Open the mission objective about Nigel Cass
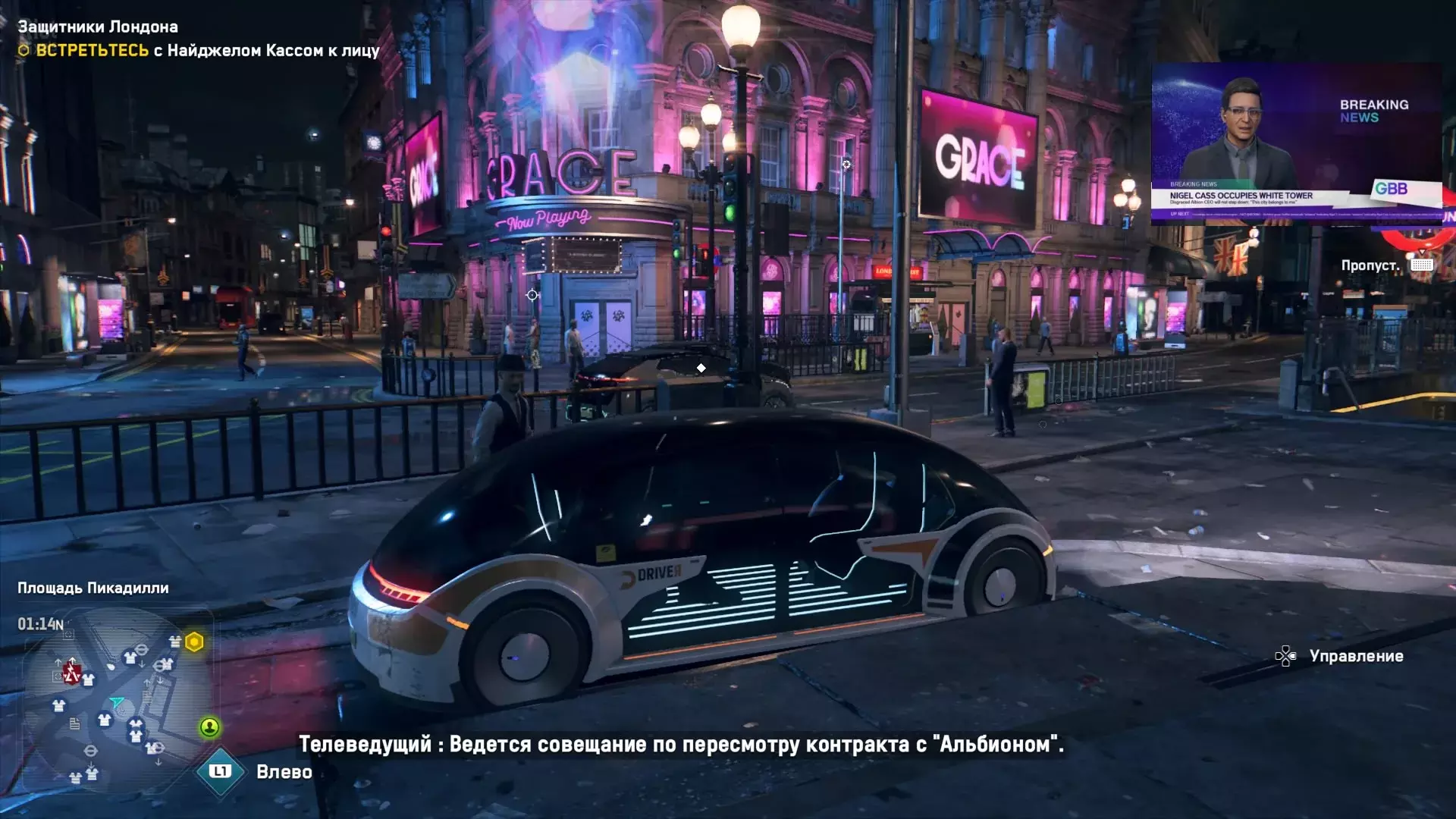1456x819 pixels. click(199, 51)
